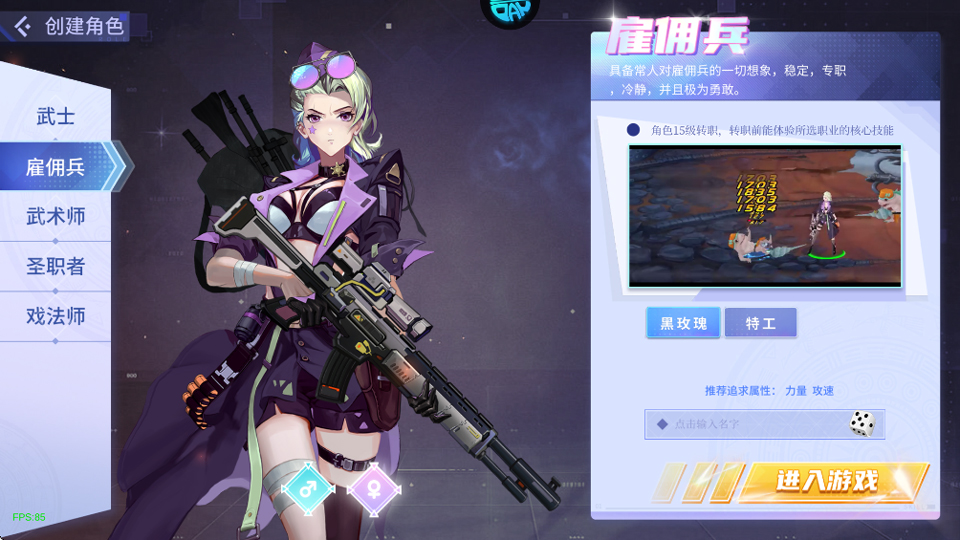960x540 pixels.
Task: Roll the dice for a random name
Action: pos(862,423)
